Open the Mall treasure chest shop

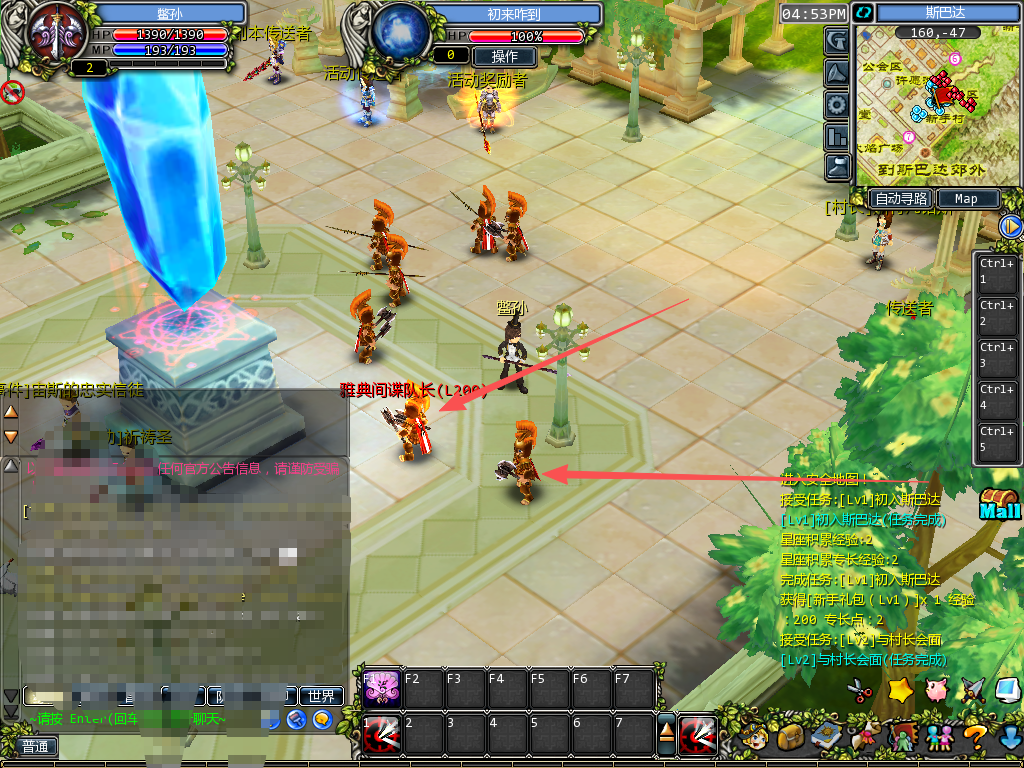(999, 503)
